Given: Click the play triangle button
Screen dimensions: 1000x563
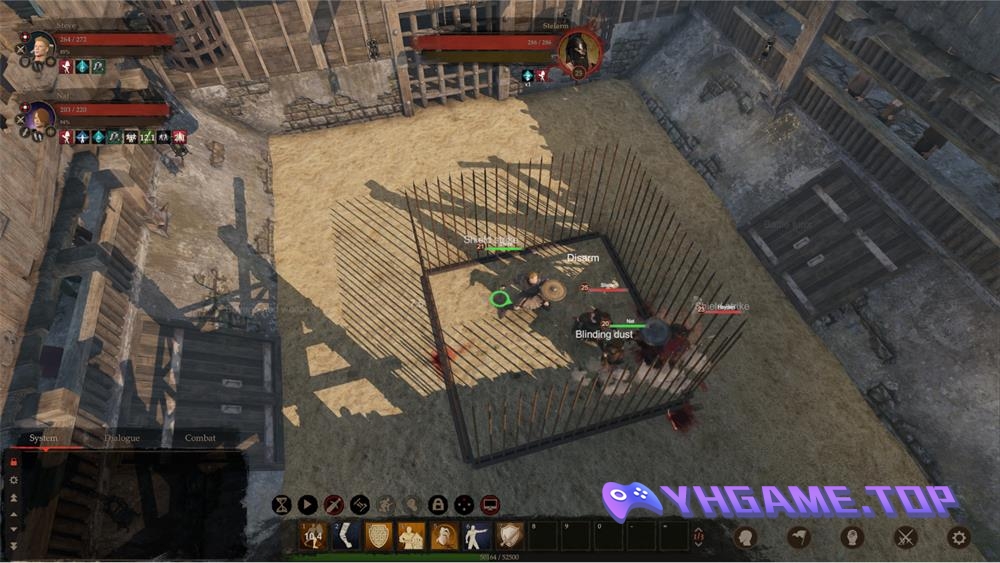Looking at the screenshot, I should click(308, 505).
